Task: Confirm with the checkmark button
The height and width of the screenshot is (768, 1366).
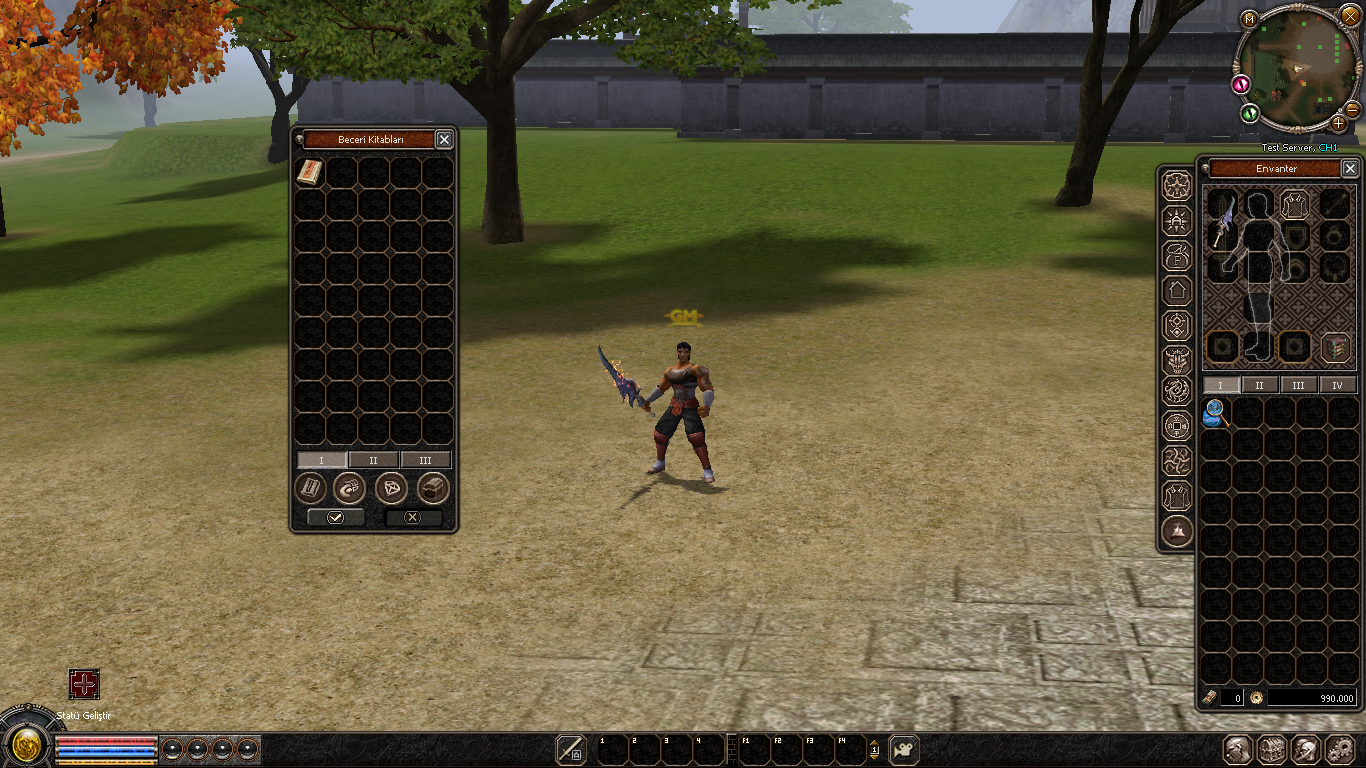Action: tap(335, 517)
